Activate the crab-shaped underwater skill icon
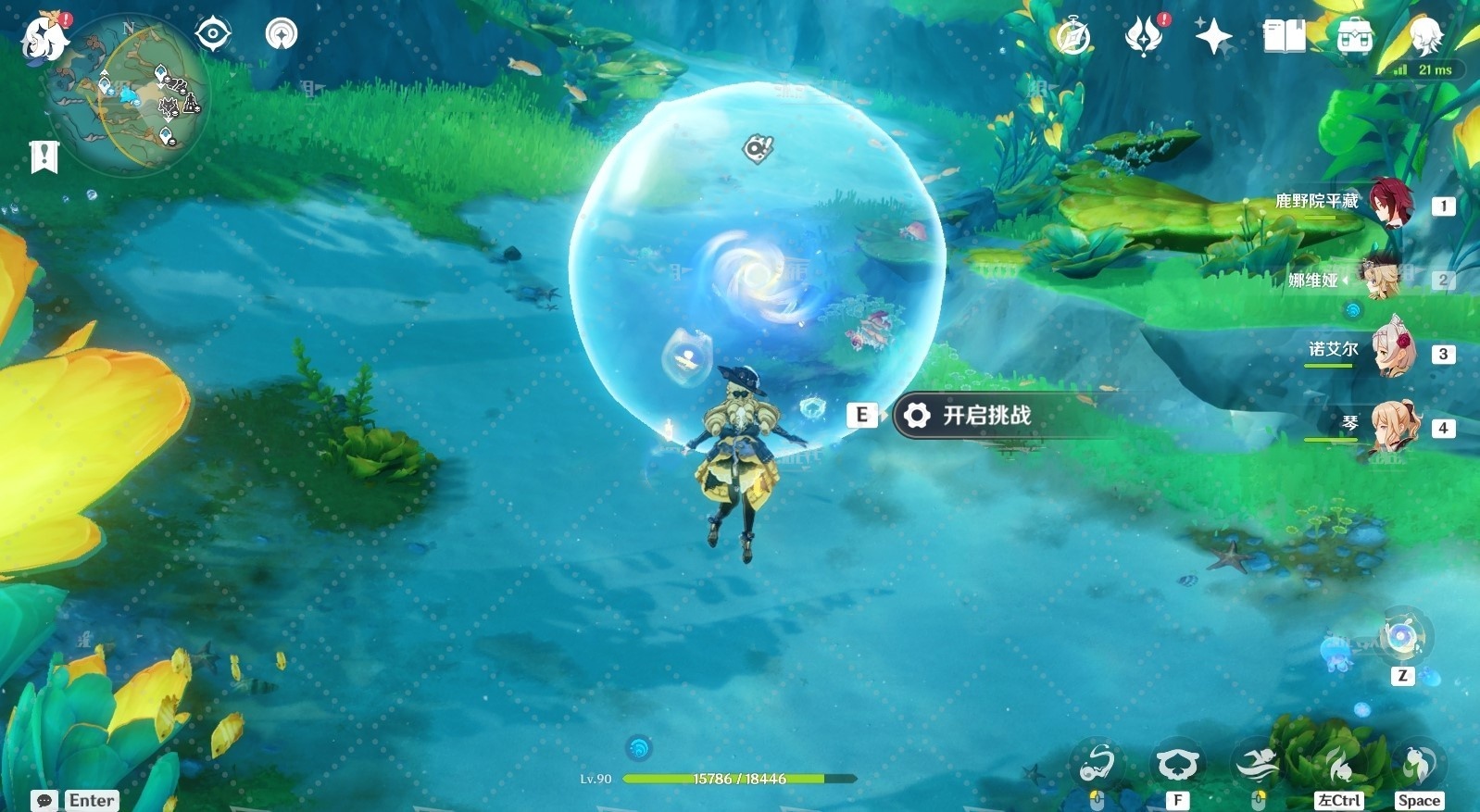Viewport: 1480px width, 812px height. (1176, 764)
